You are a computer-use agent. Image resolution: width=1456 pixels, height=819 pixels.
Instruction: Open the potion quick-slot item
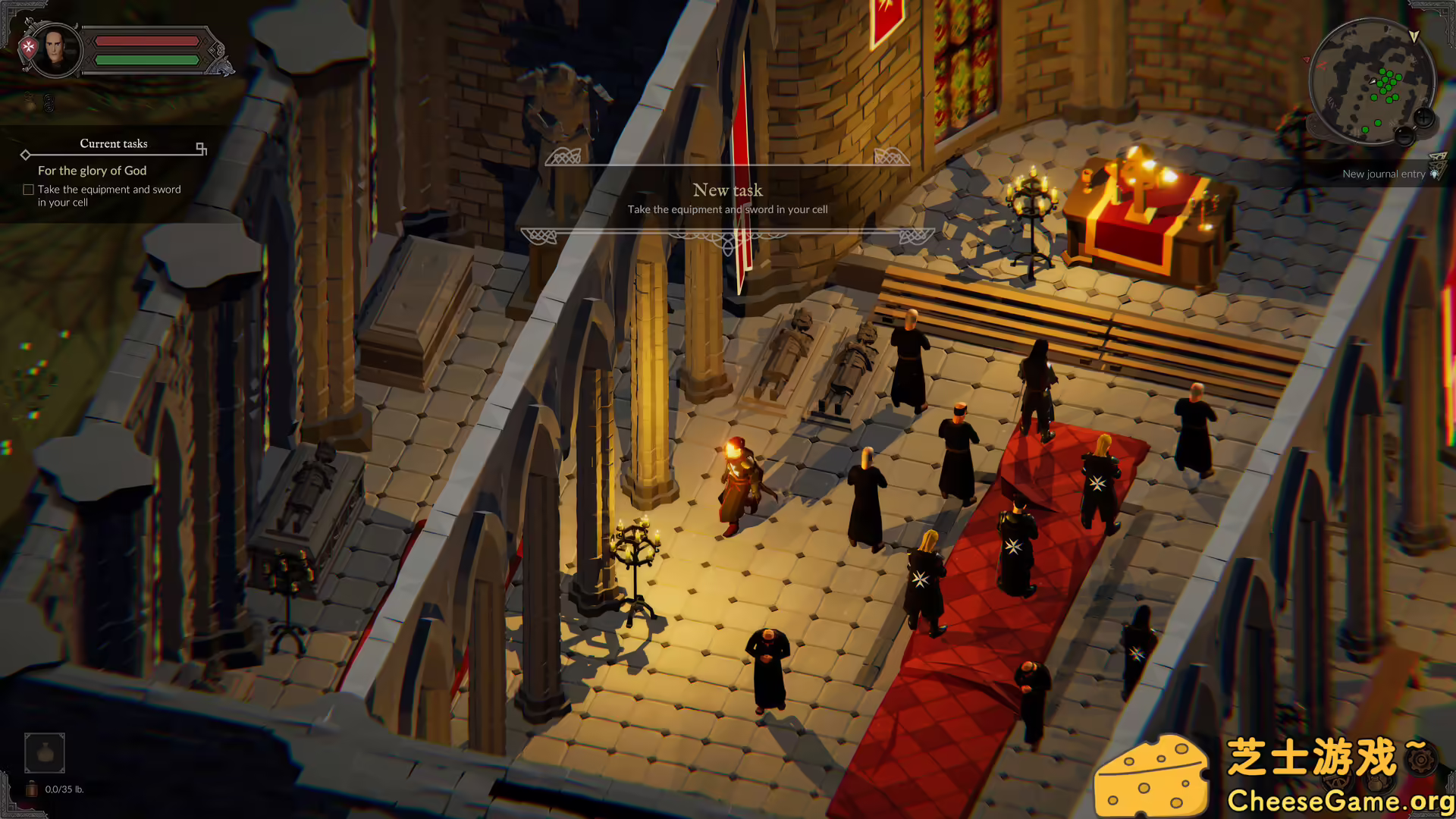coord(44,752)
